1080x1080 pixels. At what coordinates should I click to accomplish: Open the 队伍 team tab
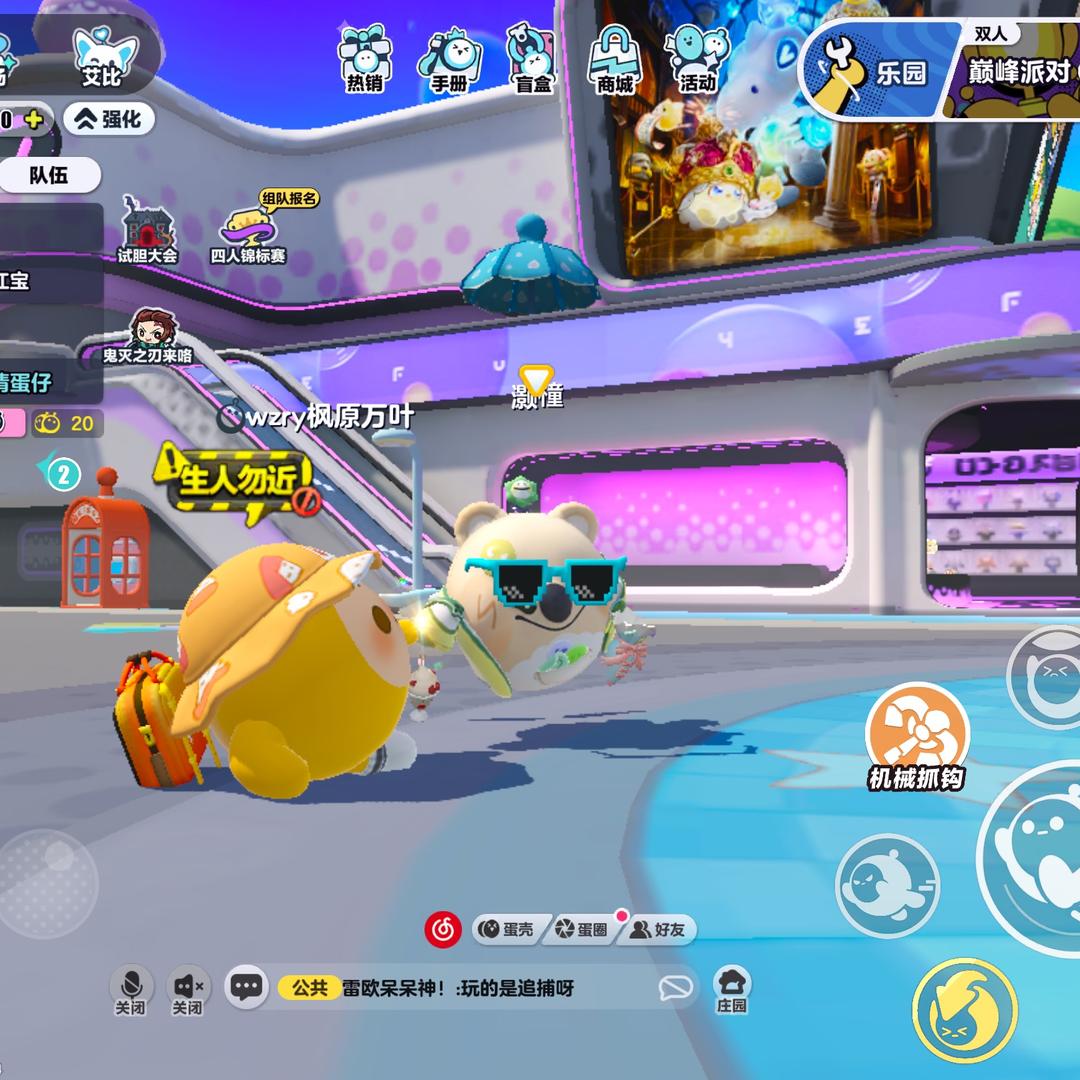tap(49, 175)
